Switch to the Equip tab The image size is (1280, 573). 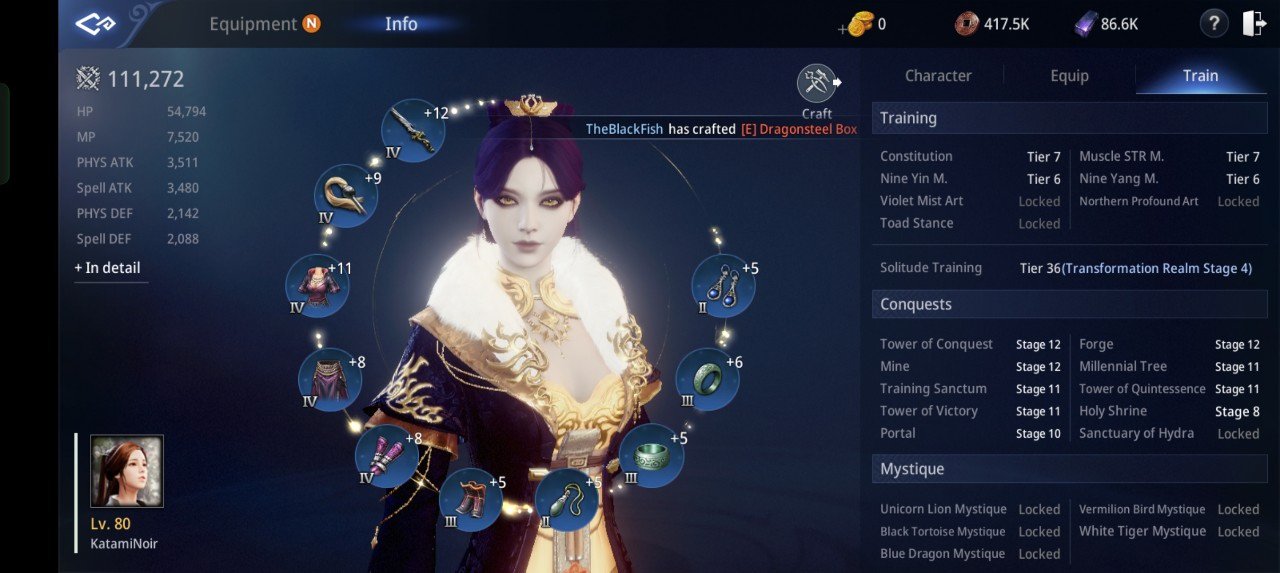(x=1069, y=76)
